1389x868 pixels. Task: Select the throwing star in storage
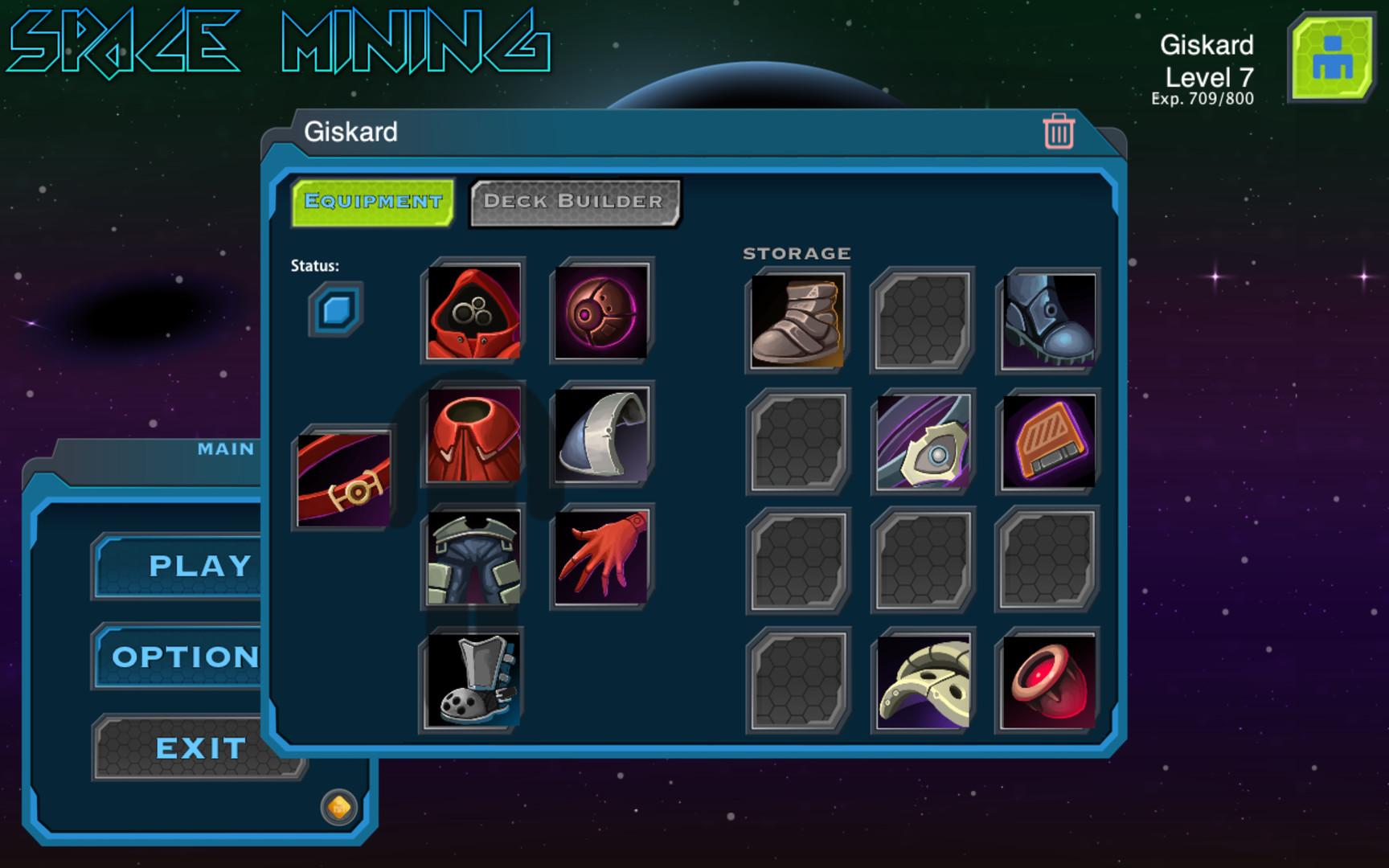click(x=921, y=439)
